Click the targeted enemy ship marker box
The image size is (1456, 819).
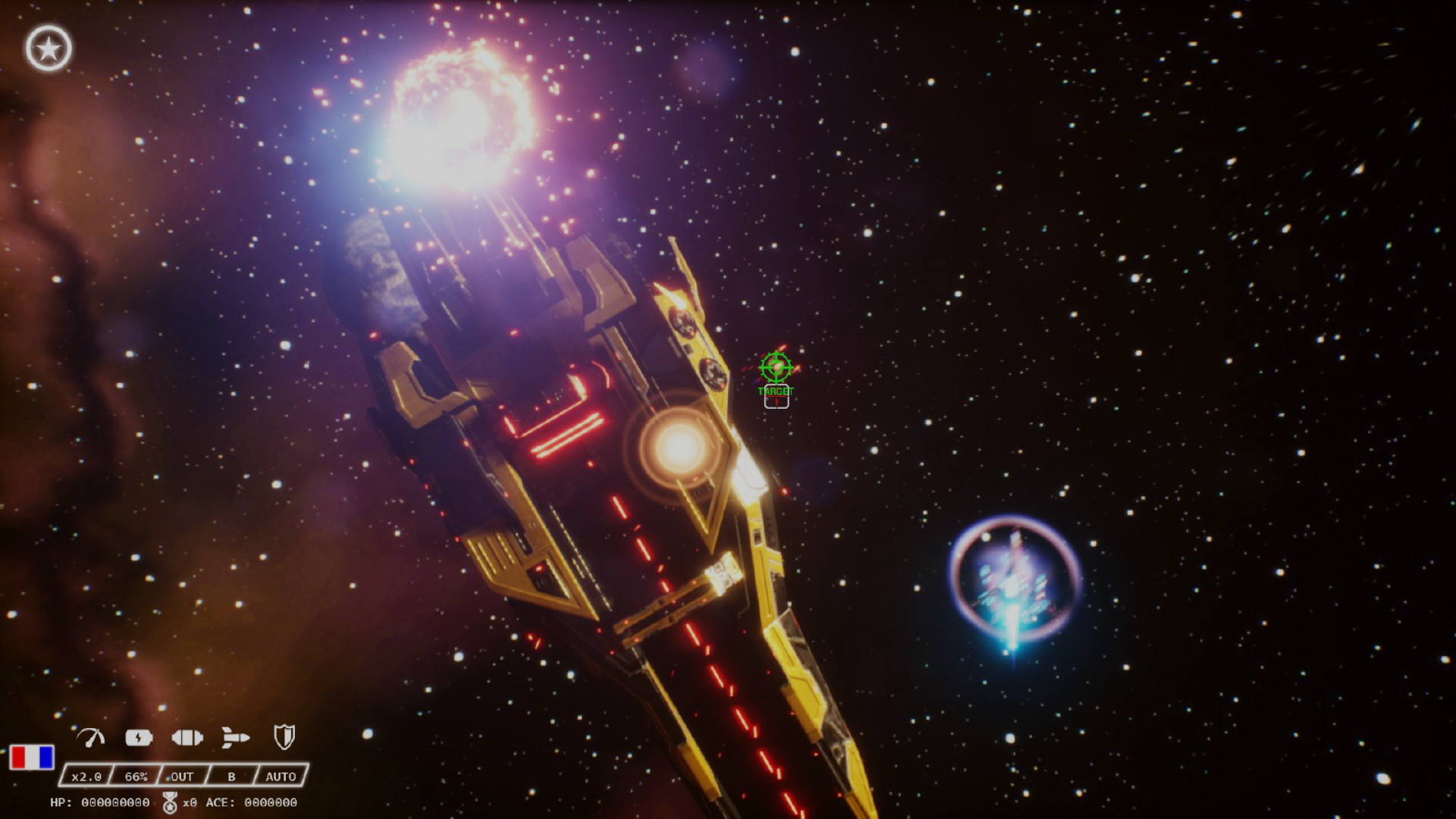tap(776, 394)
